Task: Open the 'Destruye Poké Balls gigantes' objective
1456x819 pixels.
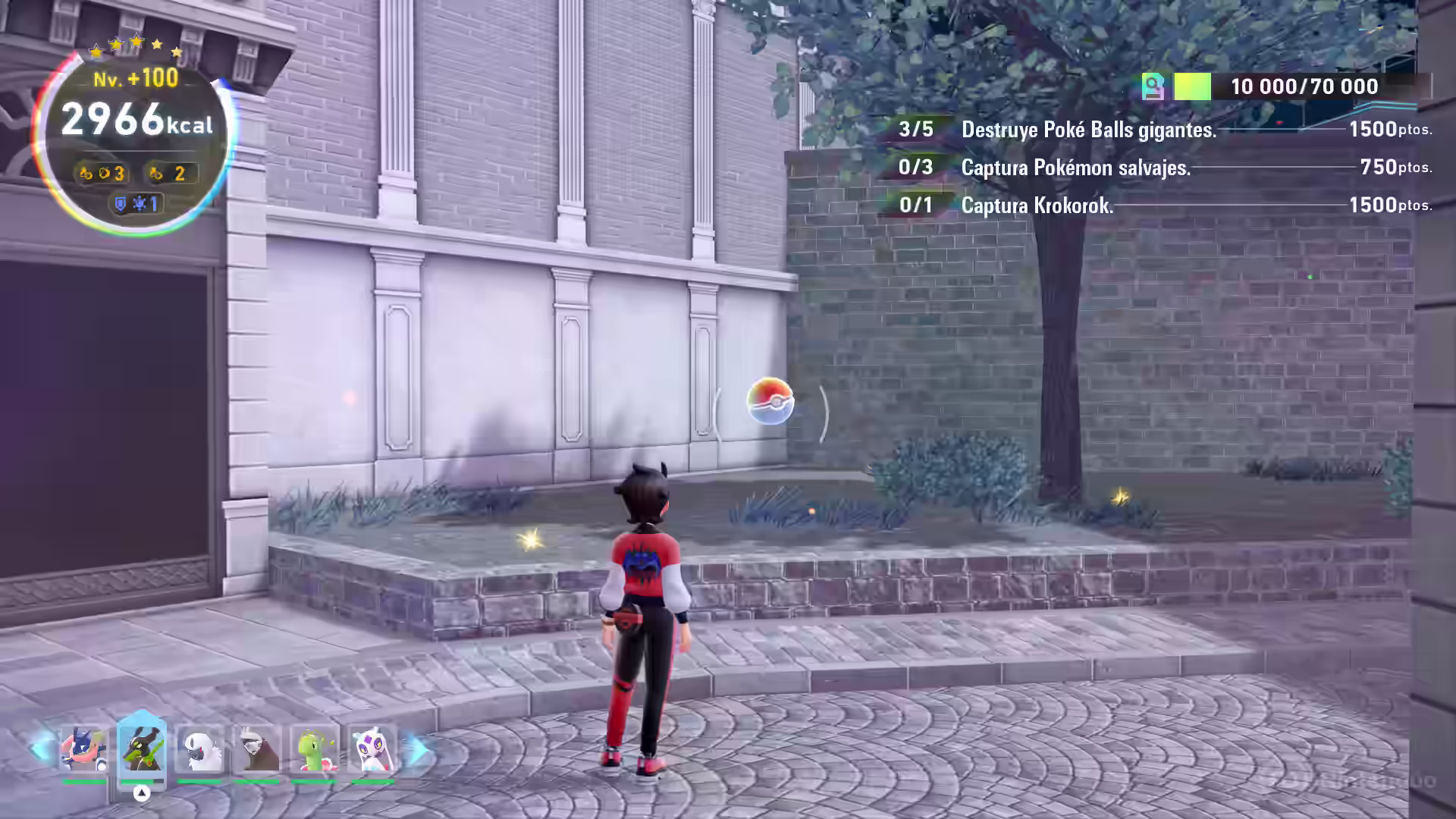Action: click(x=1088, y=130)
